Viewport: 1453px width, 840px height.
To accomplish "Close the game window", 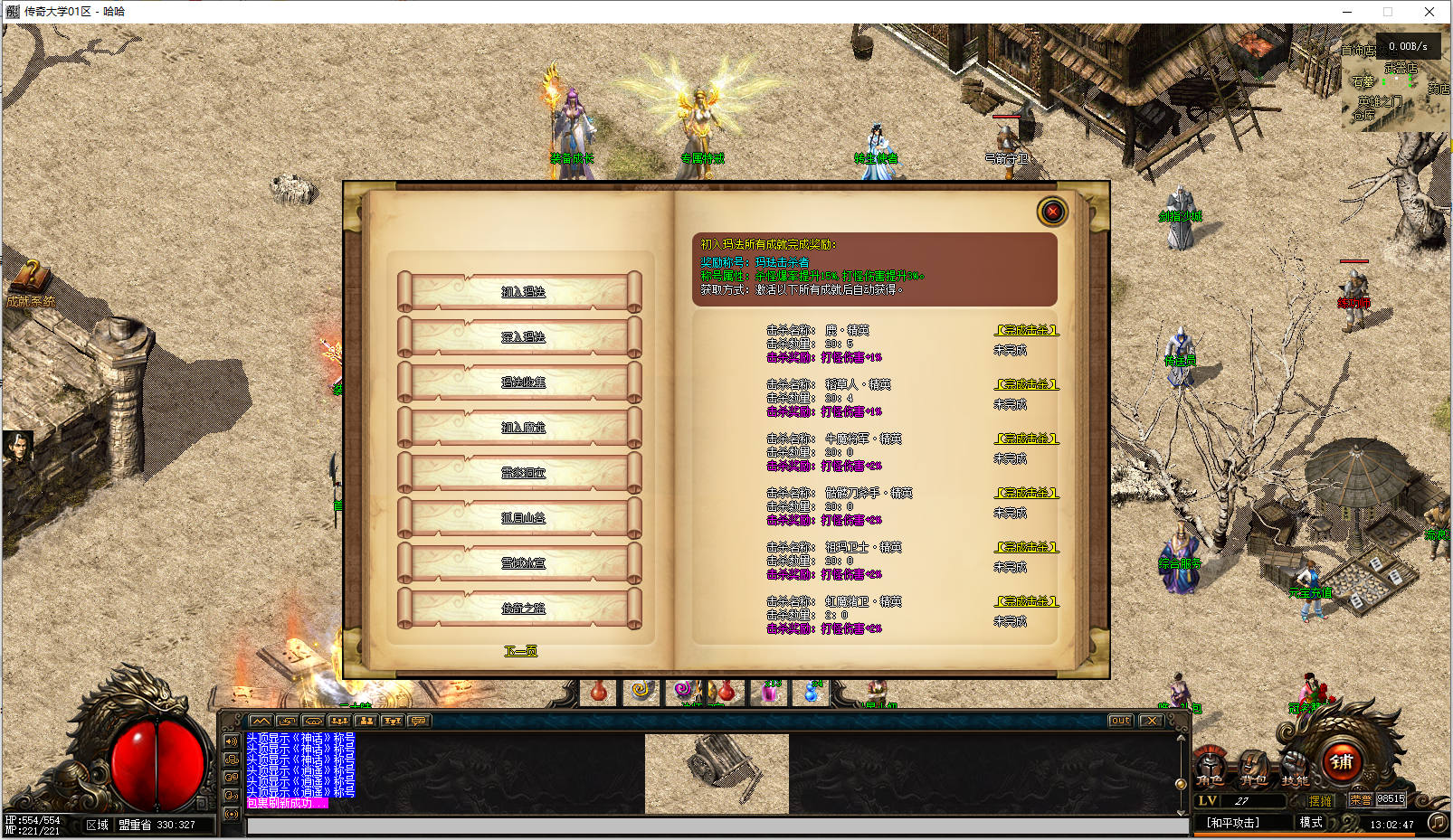I will tap(1429, 12).
